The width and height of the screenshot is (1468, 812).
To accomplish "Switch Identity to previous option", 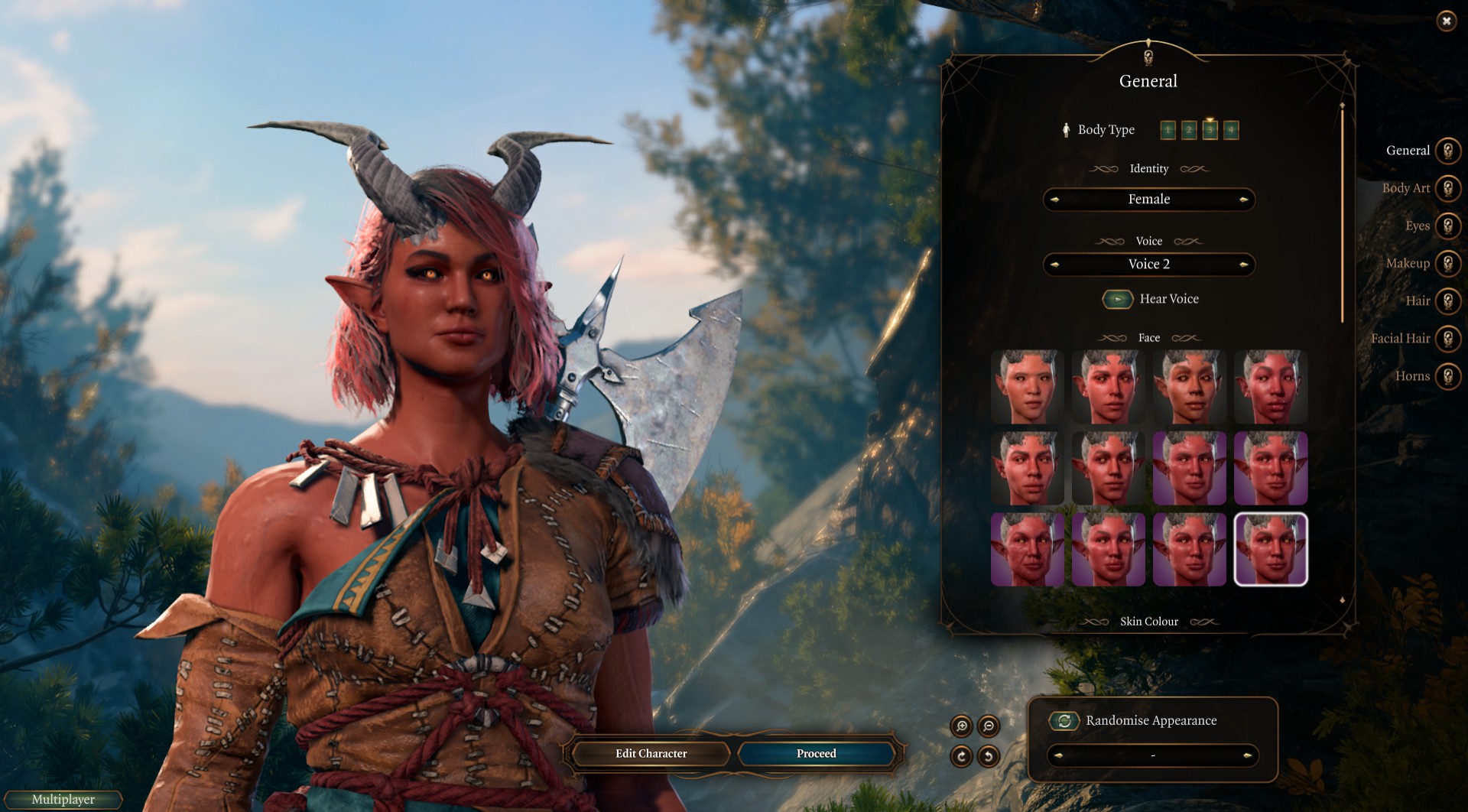I will point(1054,200).
